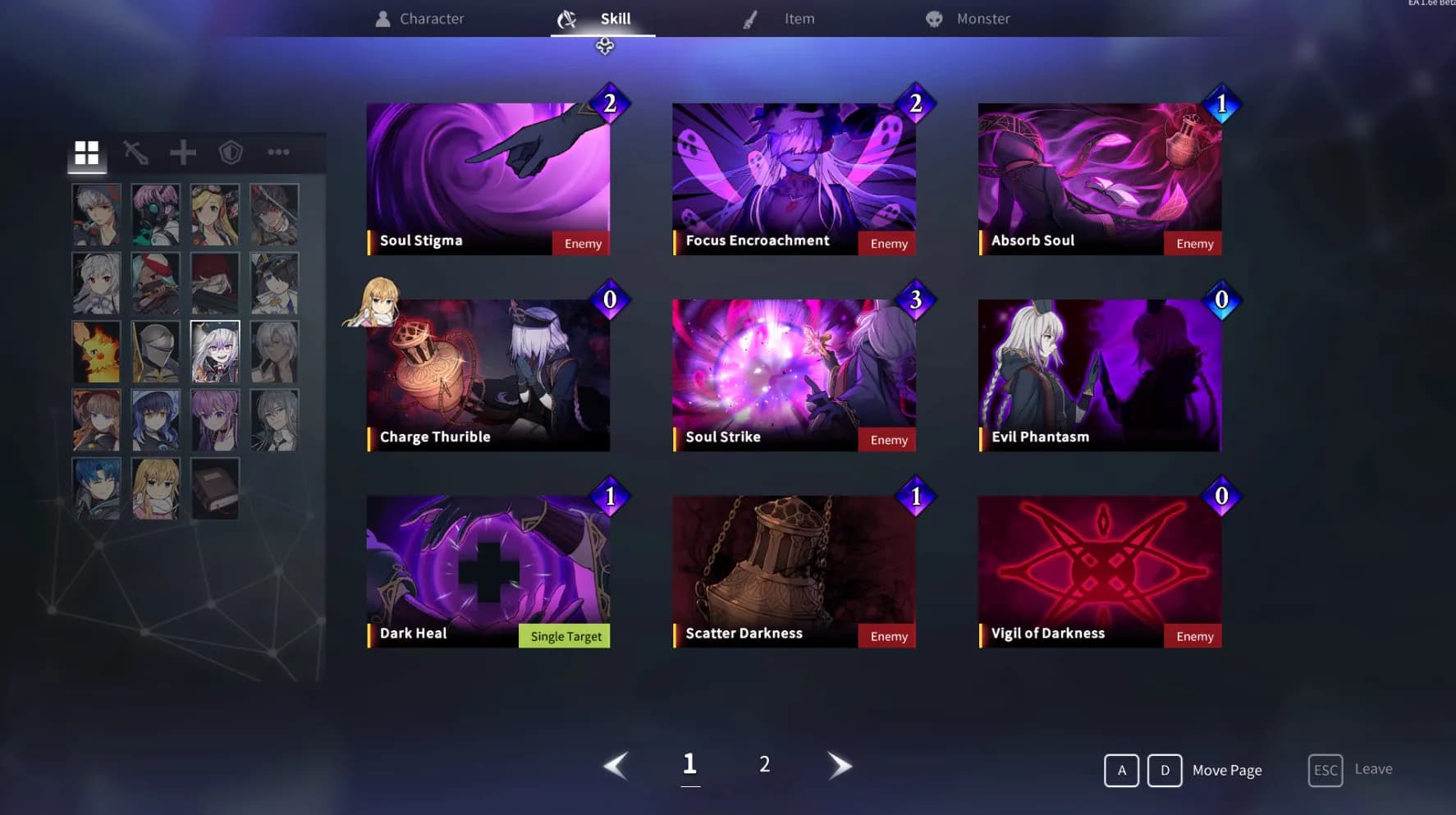Open the Absorb Soul skill card

point(1100,178)
